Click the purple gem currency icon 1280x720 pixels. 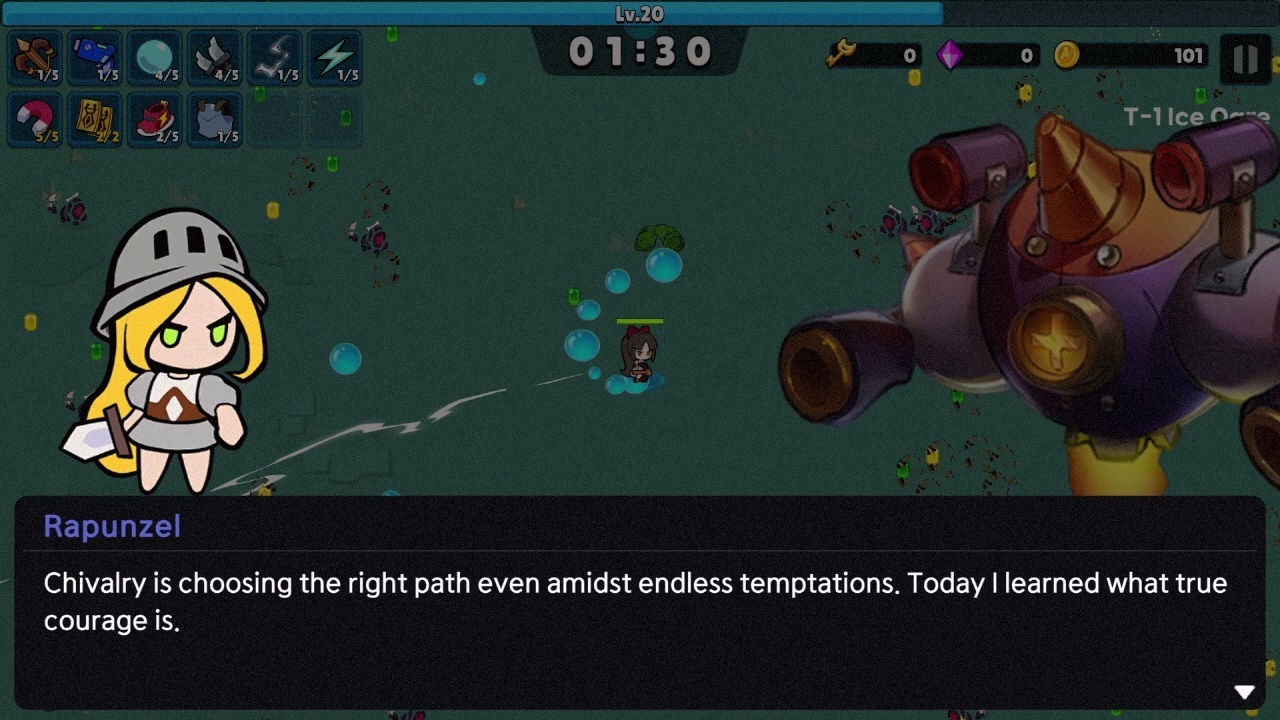[x=951, y=56]
